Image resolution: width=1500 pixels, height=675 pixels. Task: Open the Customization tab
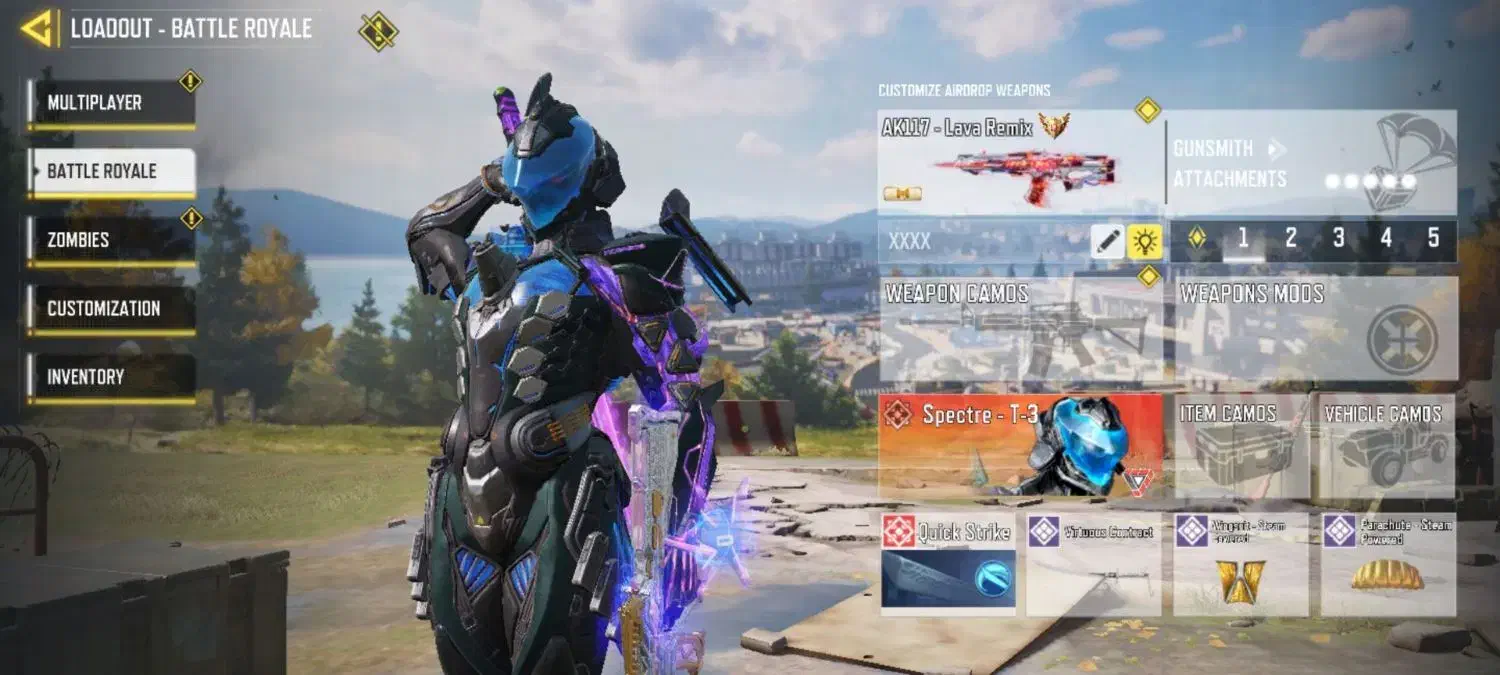pos(111,309)
